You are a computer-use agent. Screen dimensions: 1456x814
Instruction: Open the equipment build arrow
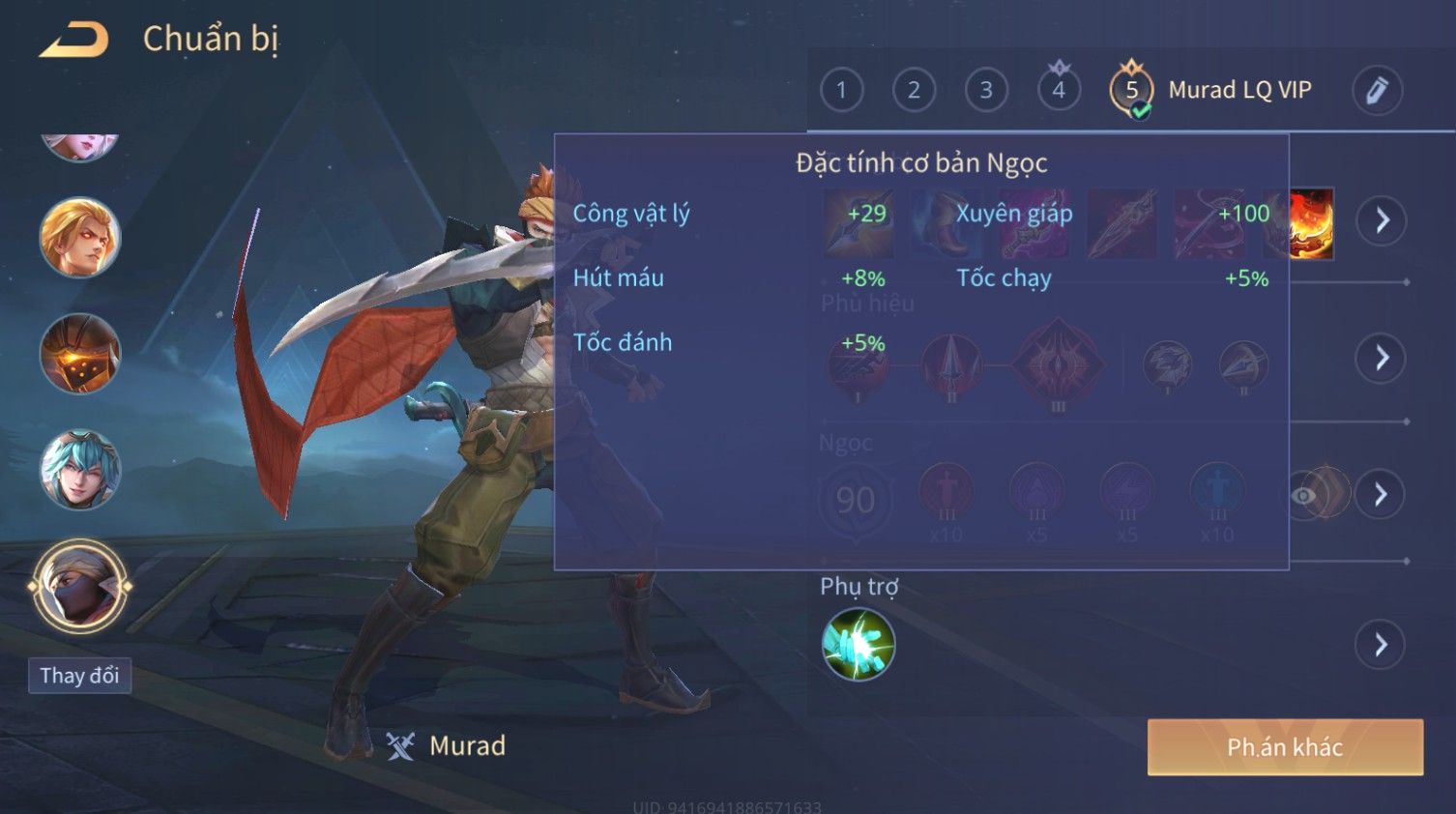tap(1382, 220)
